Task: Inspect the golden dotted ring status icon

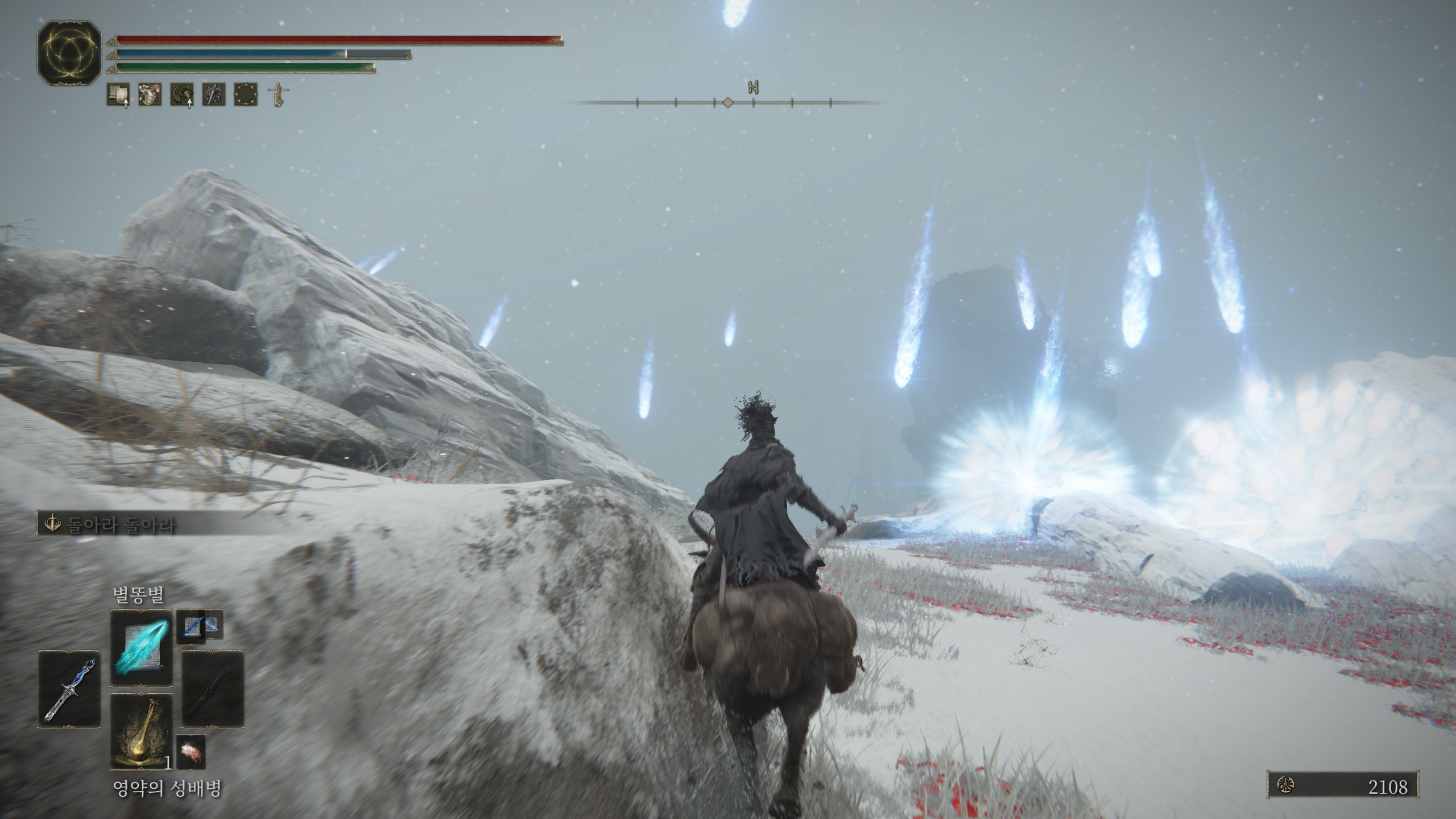Action: coord(246,94)
